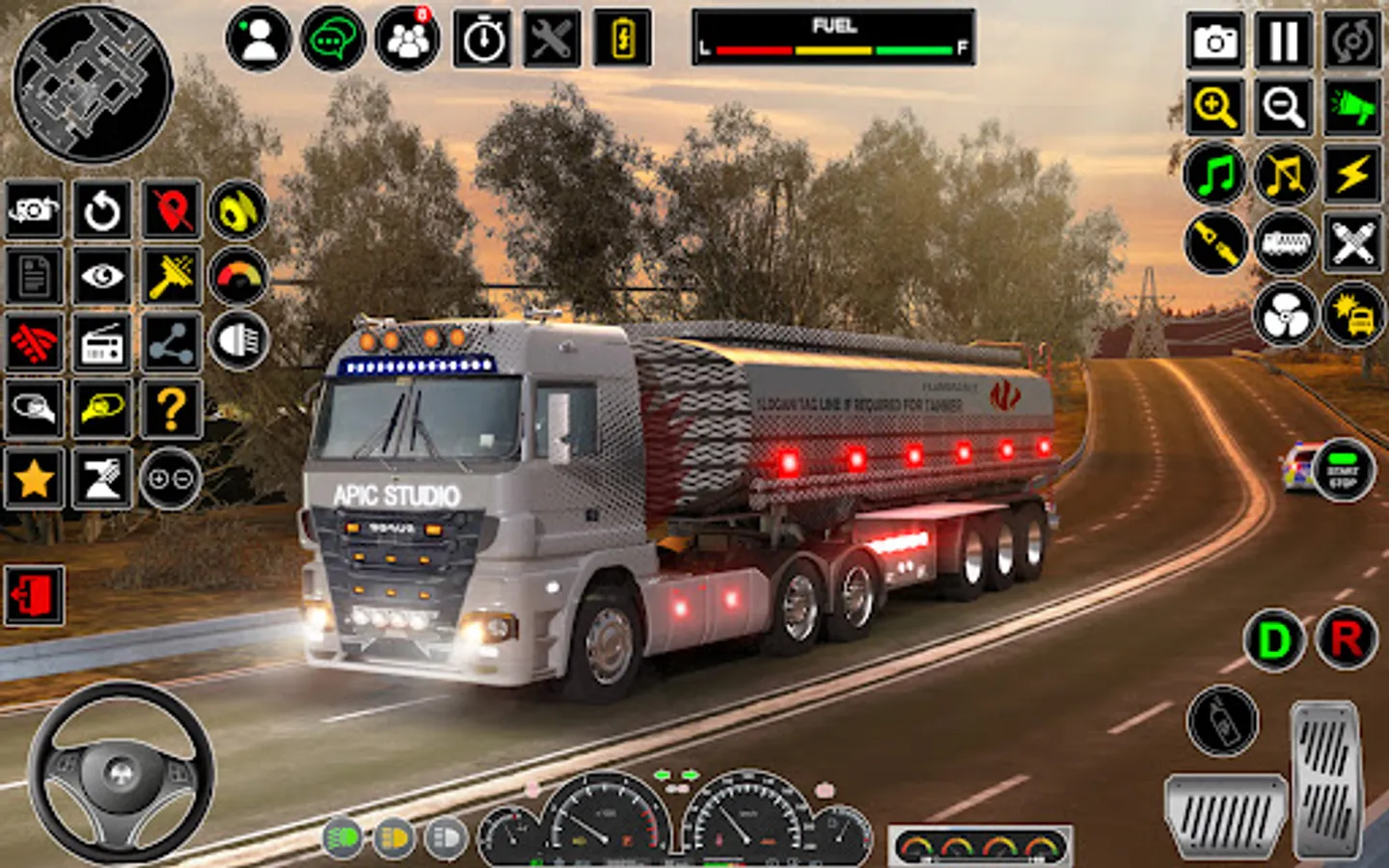Zoom in with the yellow magnifier
Image resolution: width=1389 pixels, height=868 pixels.
coord(1214,107)
